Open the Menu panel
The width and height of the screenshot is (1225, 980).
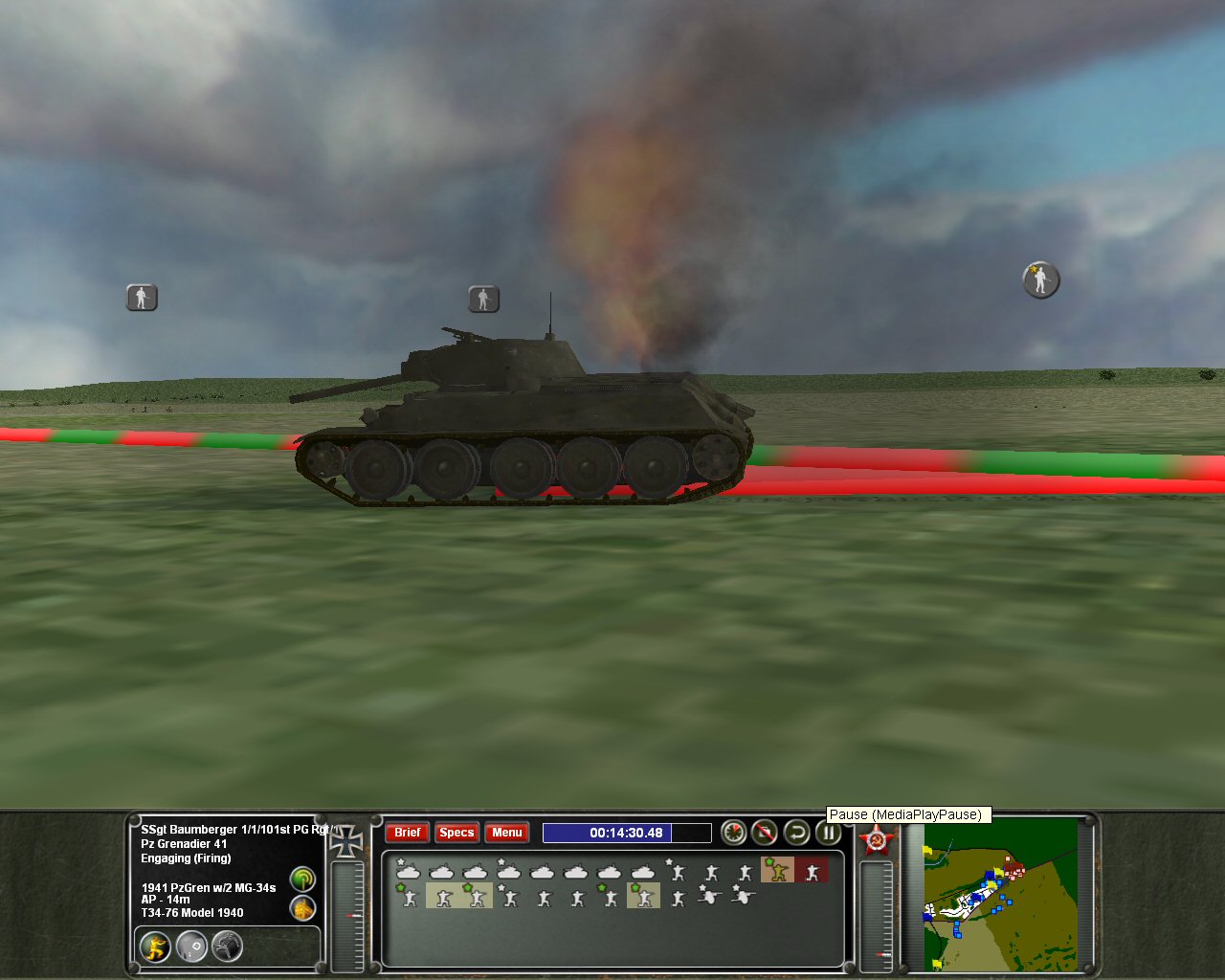506,833
